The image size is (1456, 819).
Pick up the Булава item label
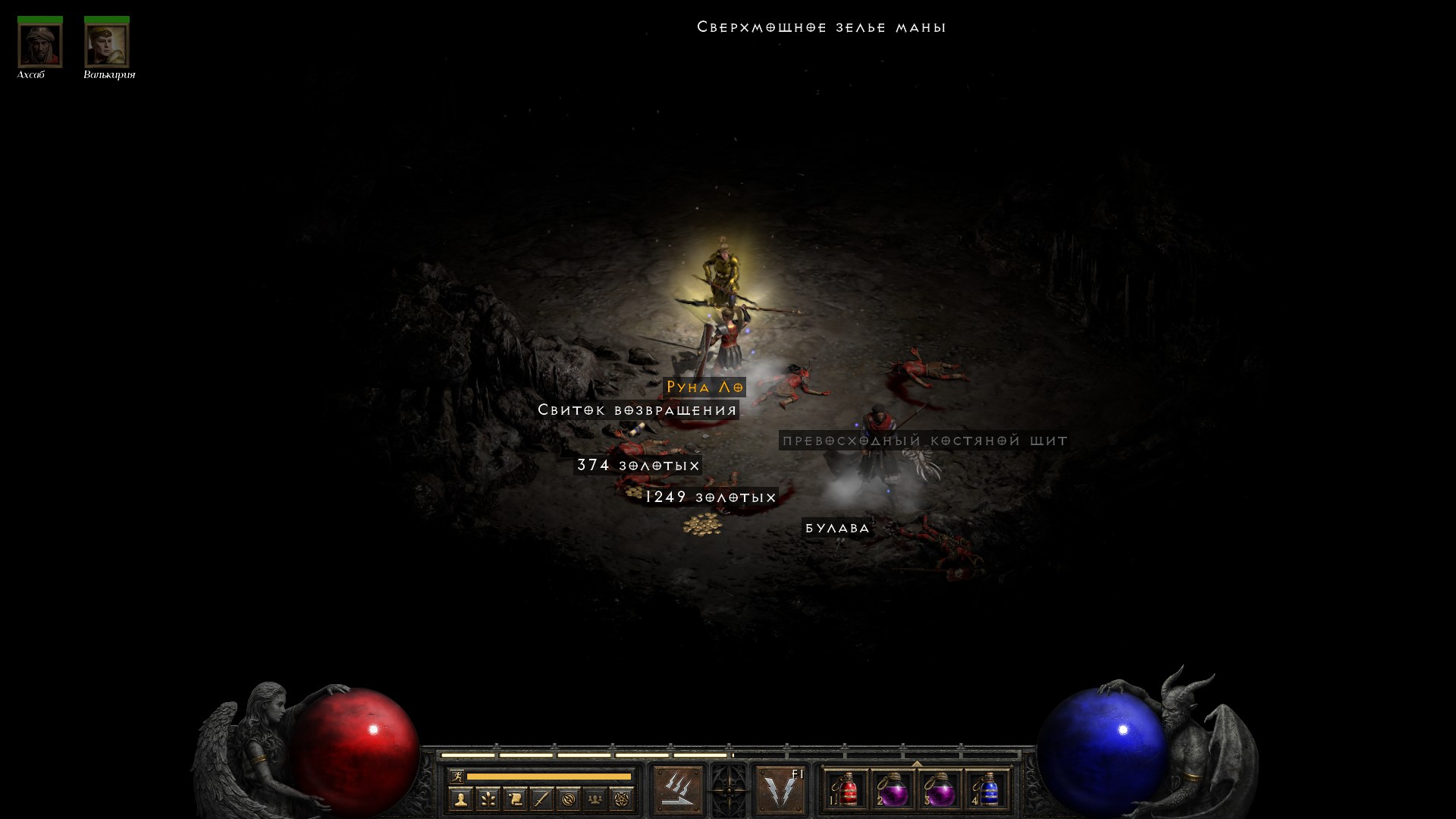(x=837, y=528)
